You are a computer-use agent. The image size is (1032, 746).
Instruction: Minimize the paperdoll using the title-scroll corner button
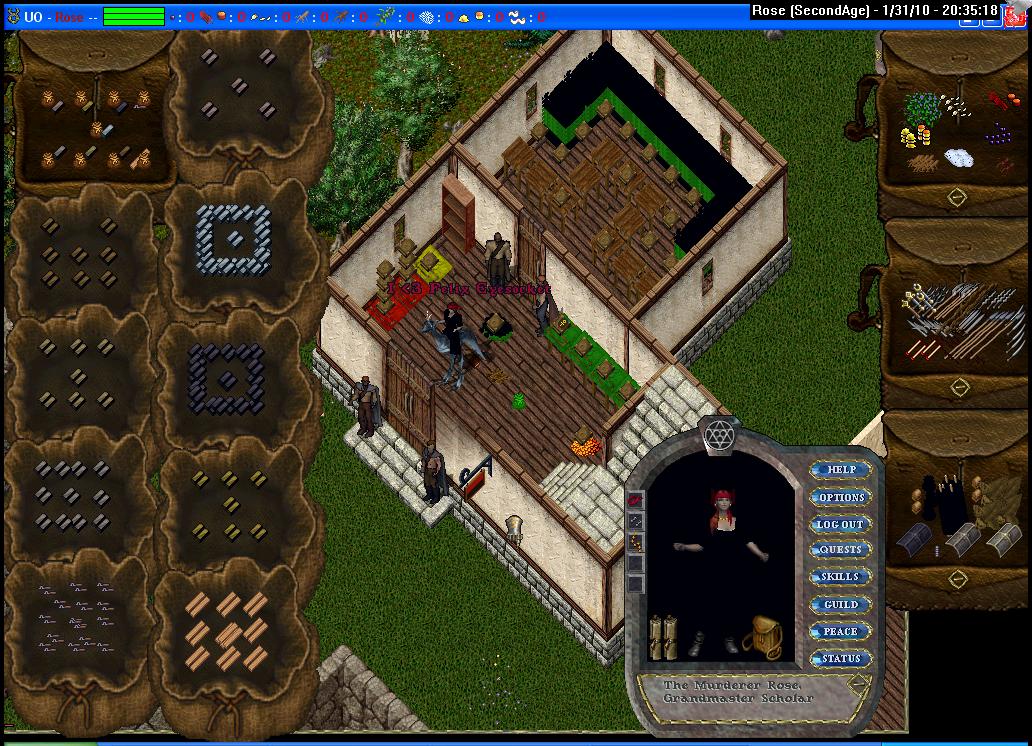click(857, 683)
